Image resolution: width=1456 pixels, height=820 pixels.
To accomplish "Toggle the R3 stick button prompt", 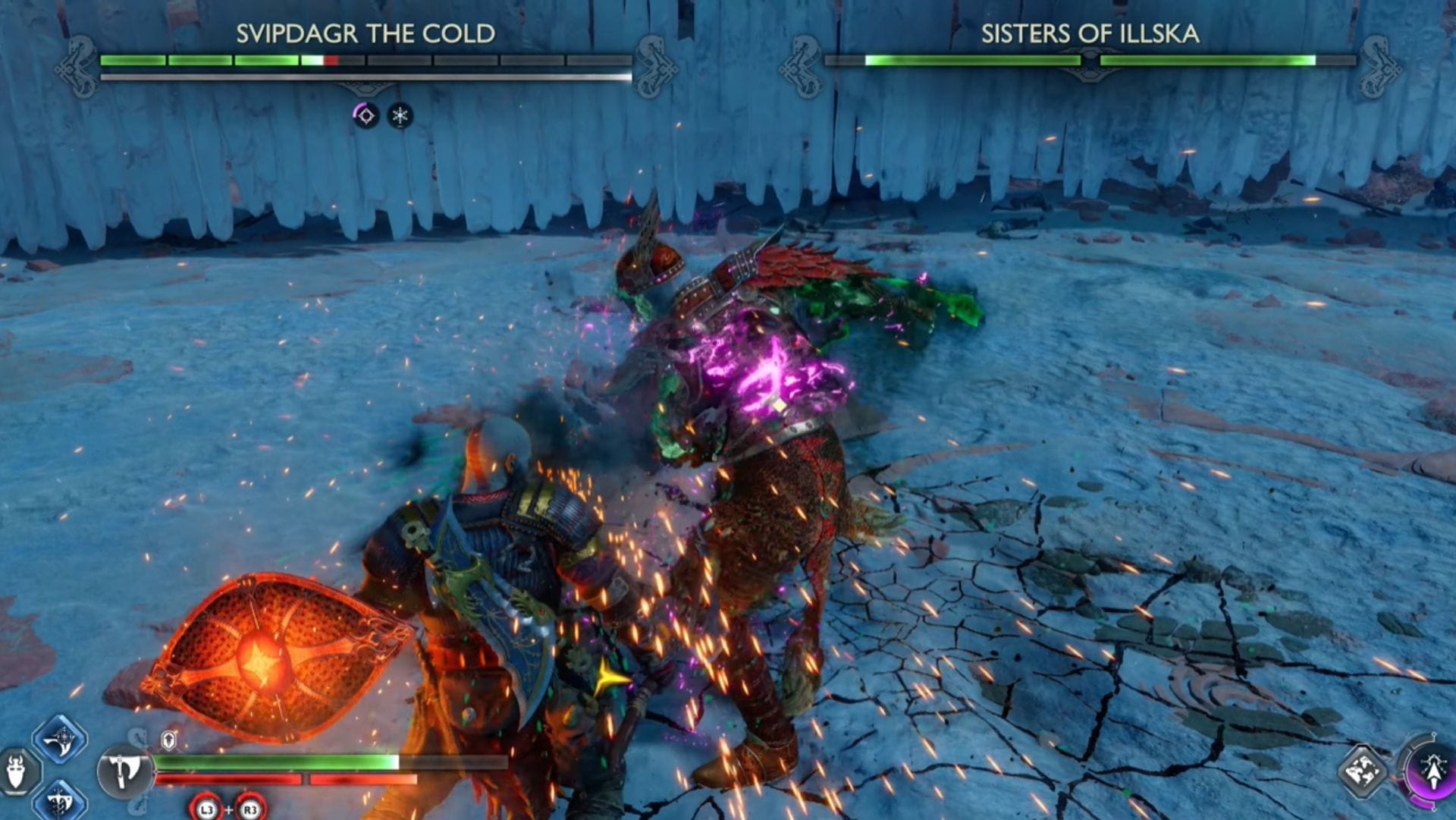I will (249, 809).
